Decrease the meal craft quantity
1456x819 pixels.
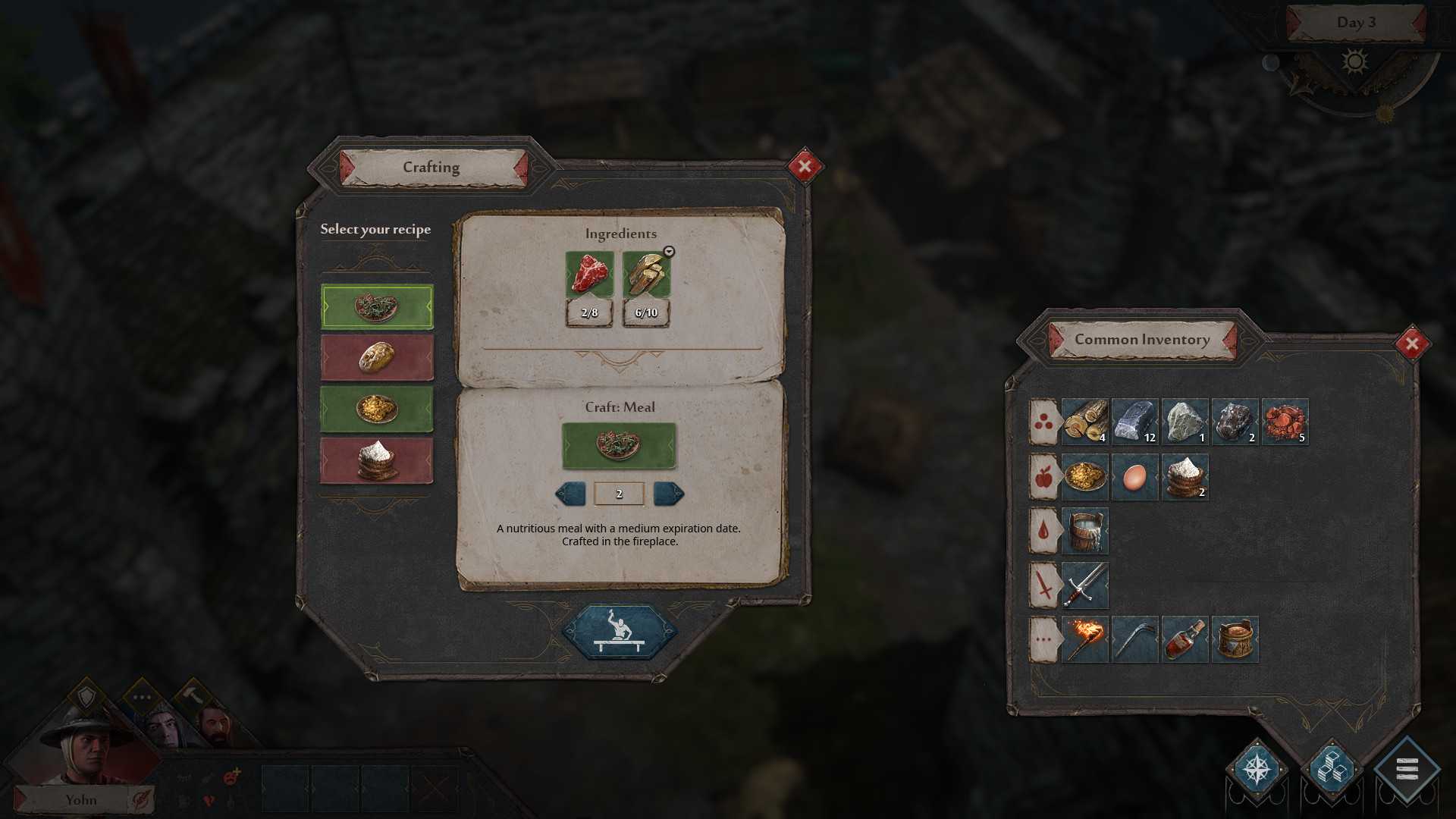[571, 494]
